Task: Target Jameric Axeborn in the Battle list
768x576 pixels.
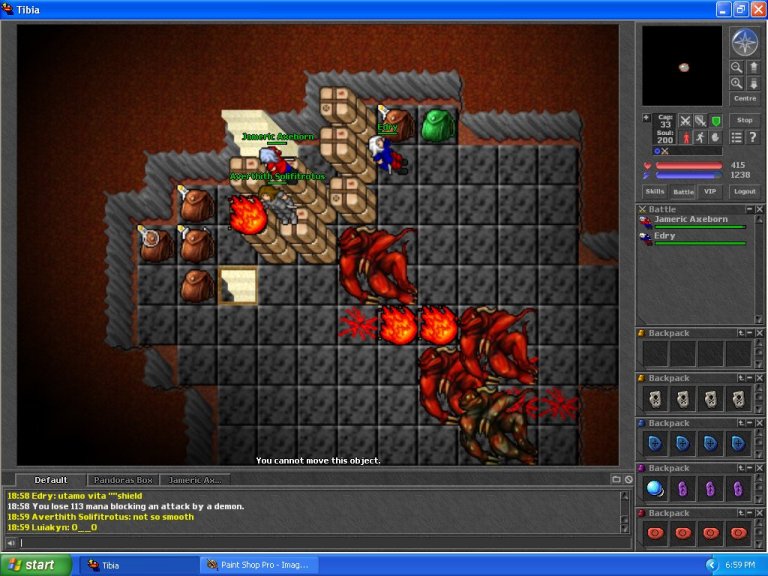Action: [x=692, y=220]
